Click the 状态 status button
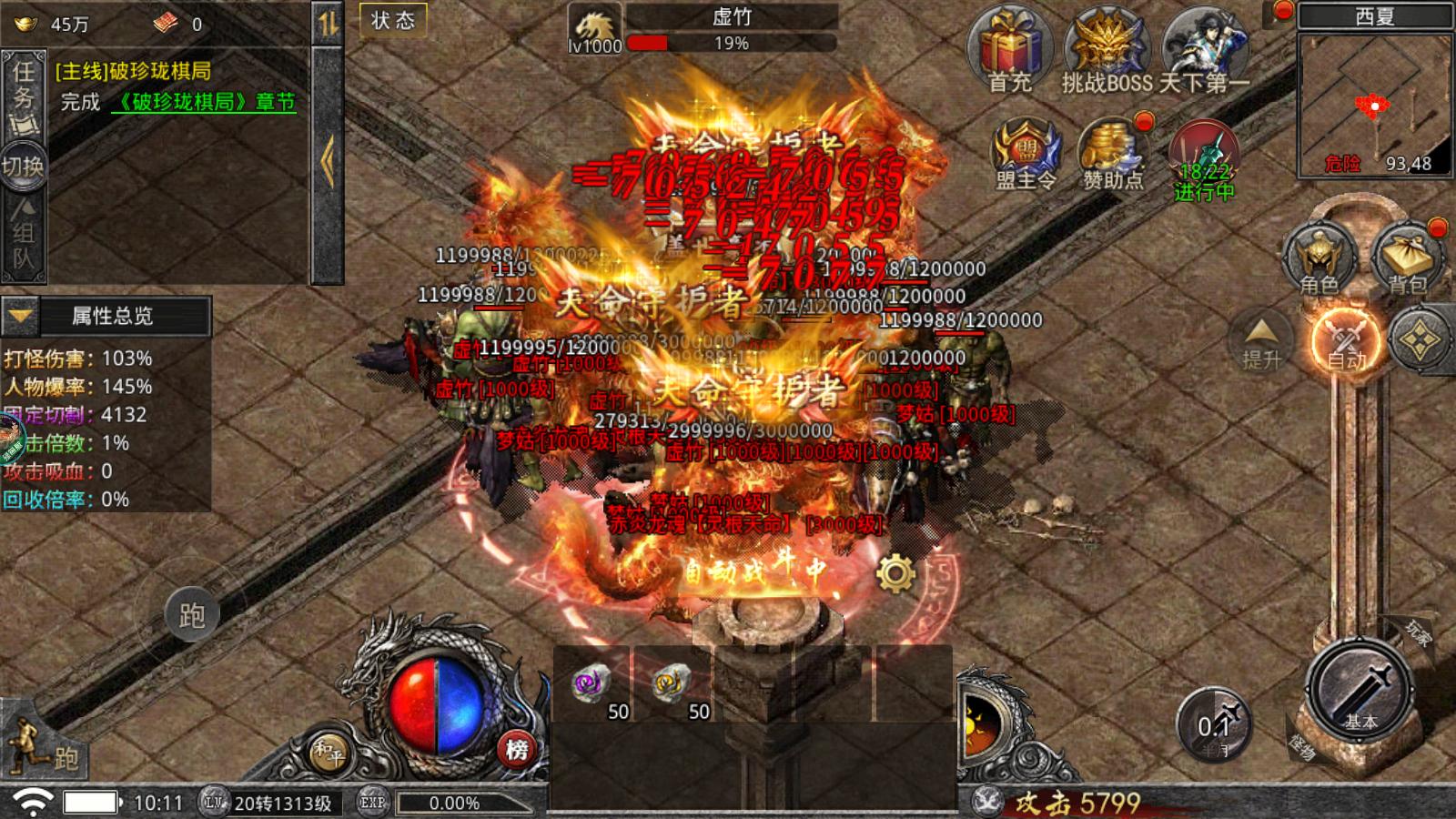 coord(393,21)
